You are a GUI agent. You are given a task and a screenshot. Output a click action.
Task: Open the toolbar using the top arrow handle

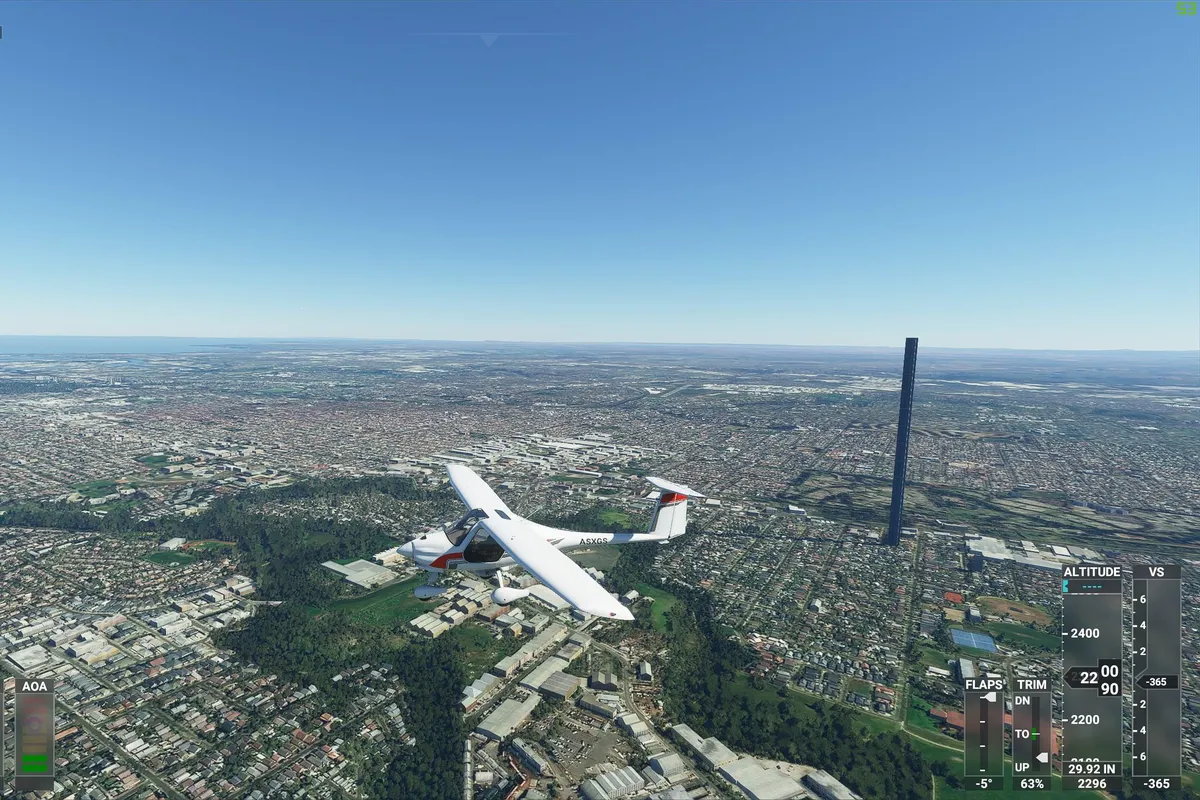click(488, 39)
